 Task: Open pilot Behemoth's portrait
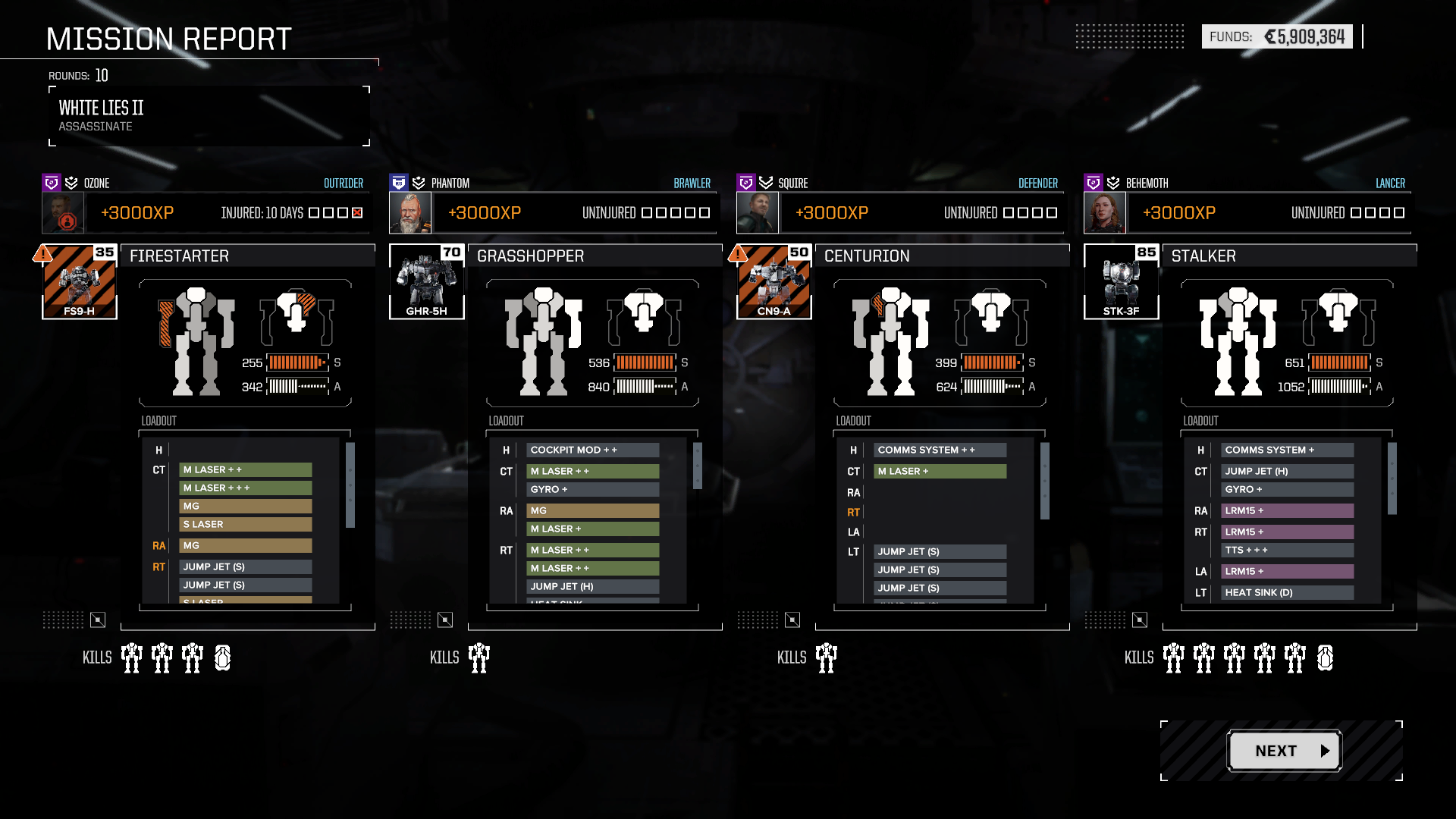[1105, 213]
